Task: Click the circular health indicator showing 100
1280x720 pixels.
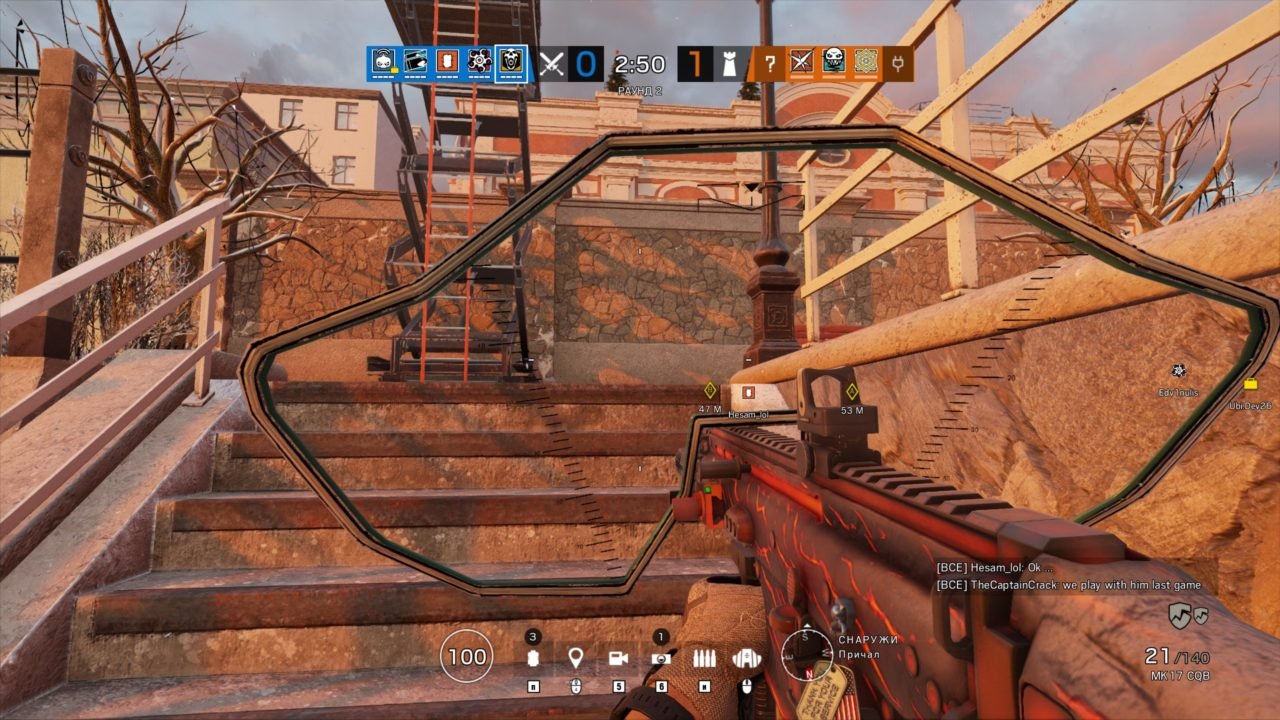Action: (x=466, y=655)
